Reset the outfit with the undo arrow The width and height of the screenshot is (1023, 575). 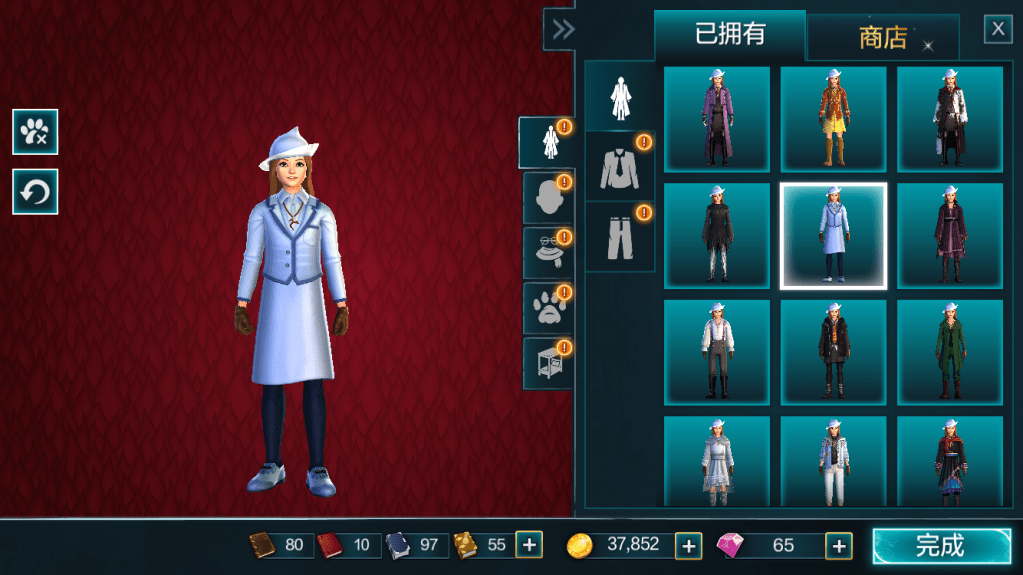coord(35,192)
